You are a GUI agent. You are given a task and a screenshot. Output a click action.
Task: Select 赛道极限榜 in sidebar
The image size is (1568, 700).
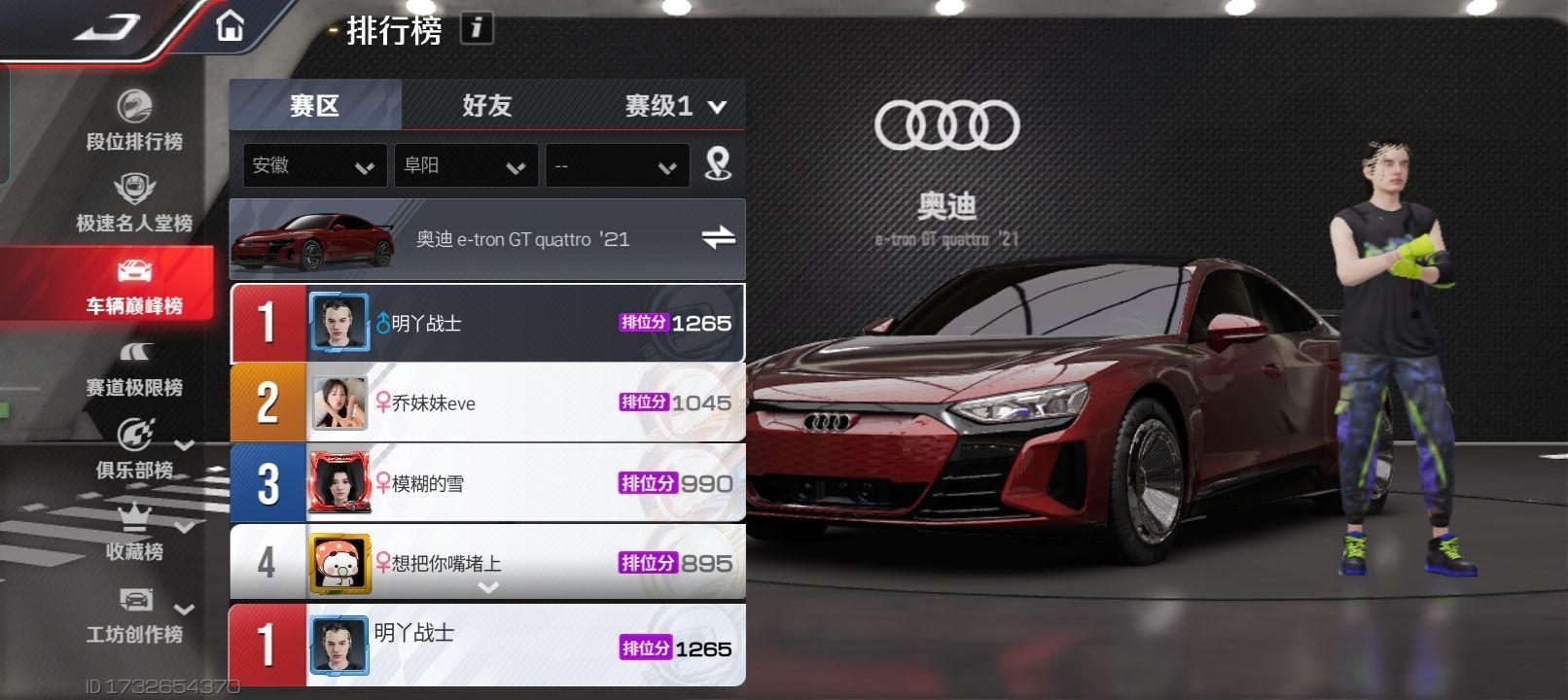[x=134, y=367]
